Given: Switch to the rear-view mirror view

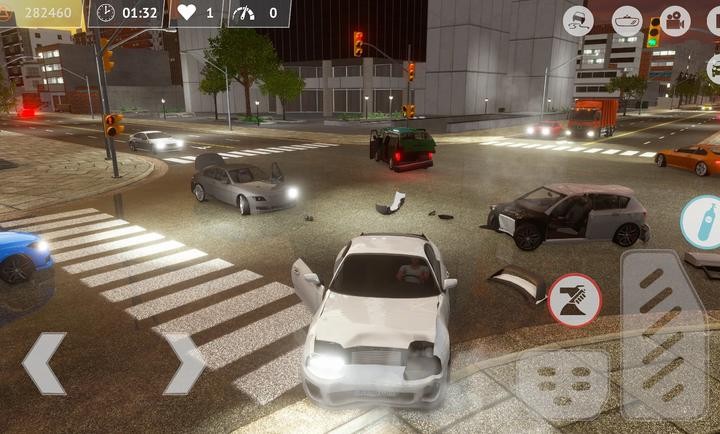Looking at the screenshot, I should (627, 20).
